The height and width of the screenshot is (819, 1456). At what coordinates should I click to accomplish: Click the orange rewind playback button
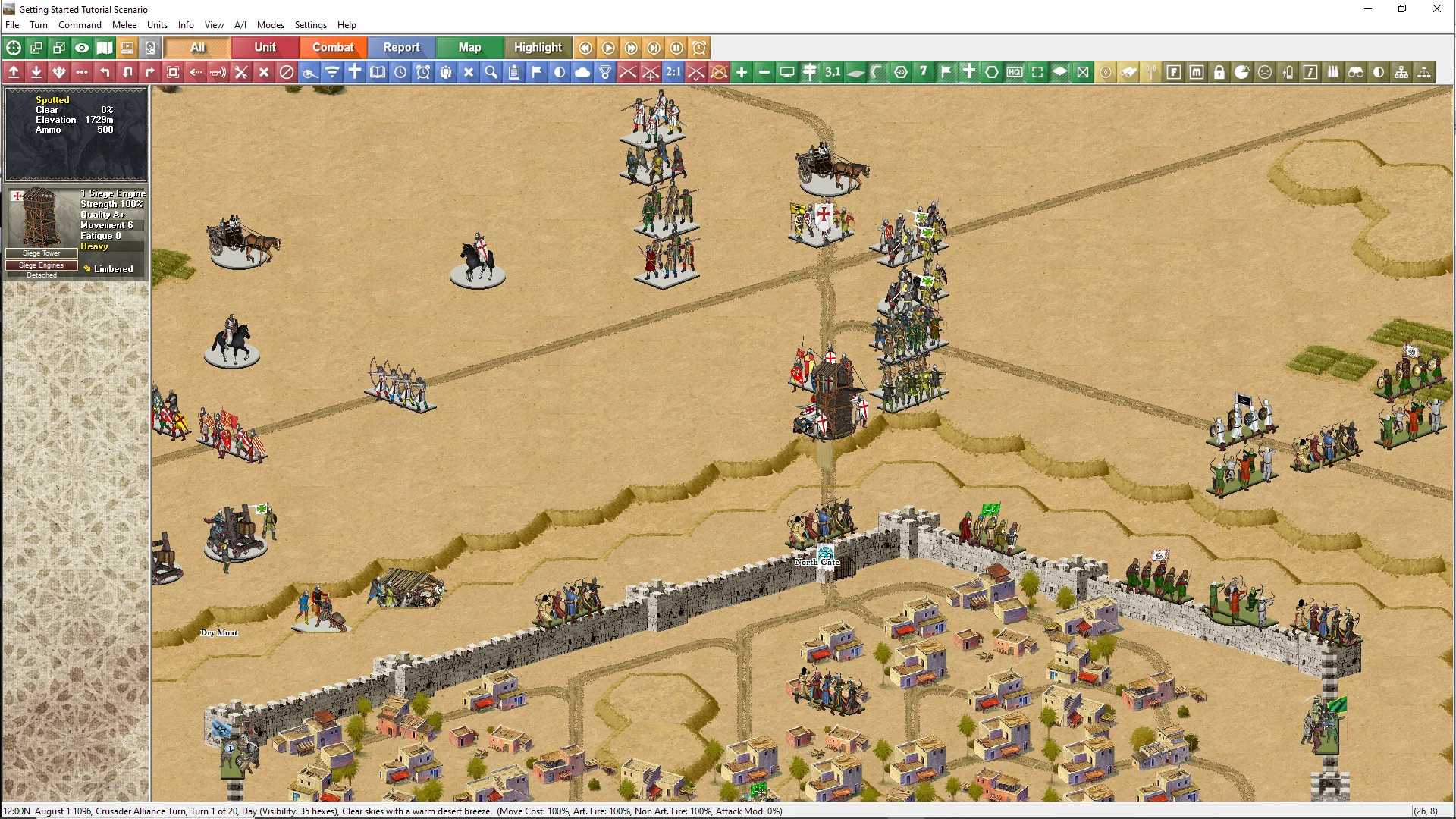pos(585,48)
